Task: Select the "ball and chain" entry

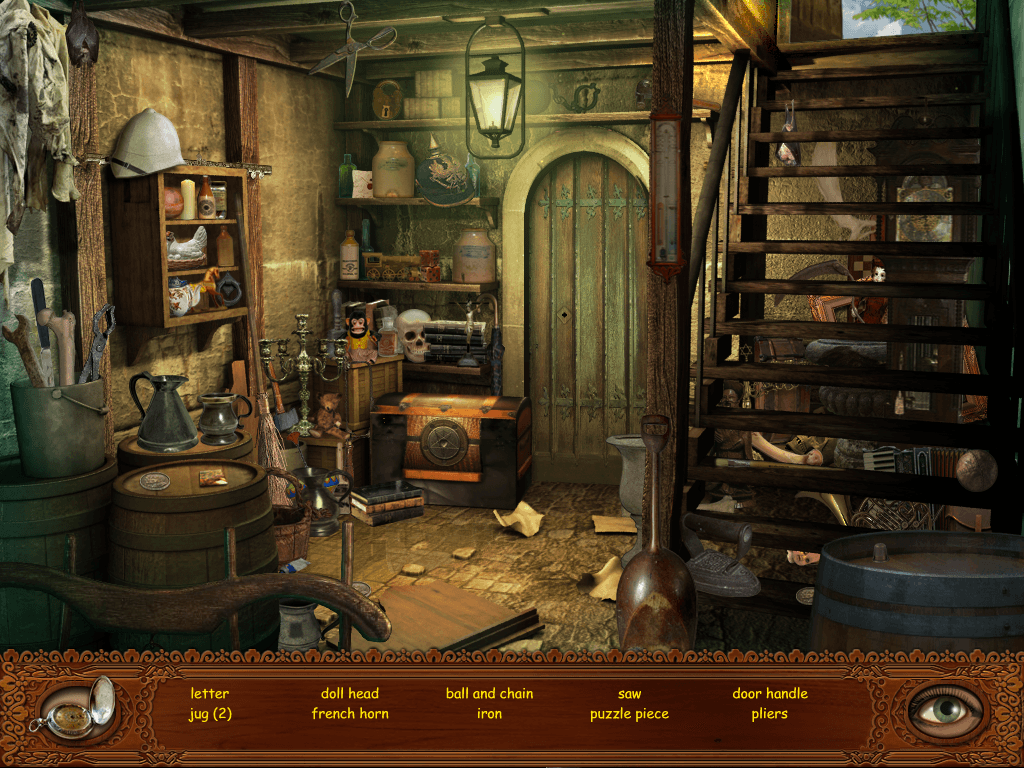Action: click(x=489, y=693)
